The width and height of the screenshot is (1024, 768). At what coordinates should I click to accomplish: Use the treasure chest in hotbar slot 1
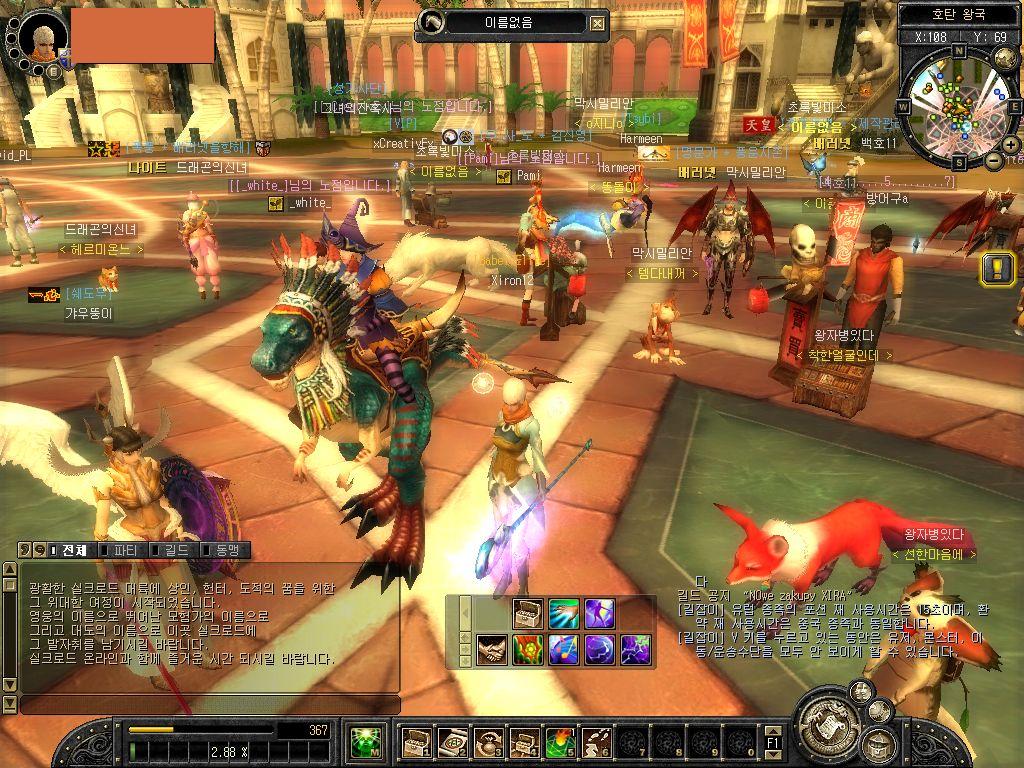point(416,743)
